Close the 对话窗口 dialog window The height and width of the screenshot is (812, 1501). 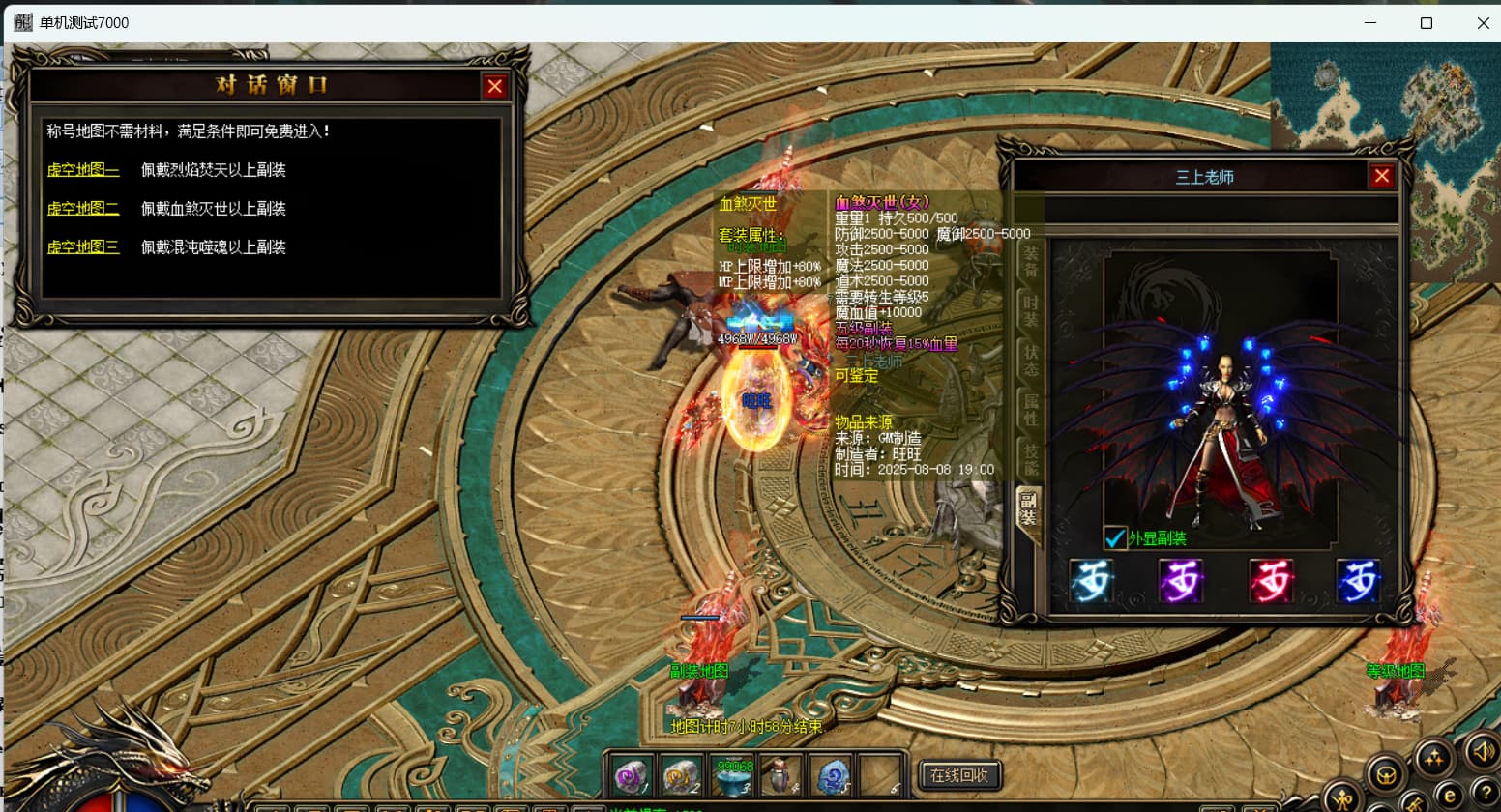(494, 87)
